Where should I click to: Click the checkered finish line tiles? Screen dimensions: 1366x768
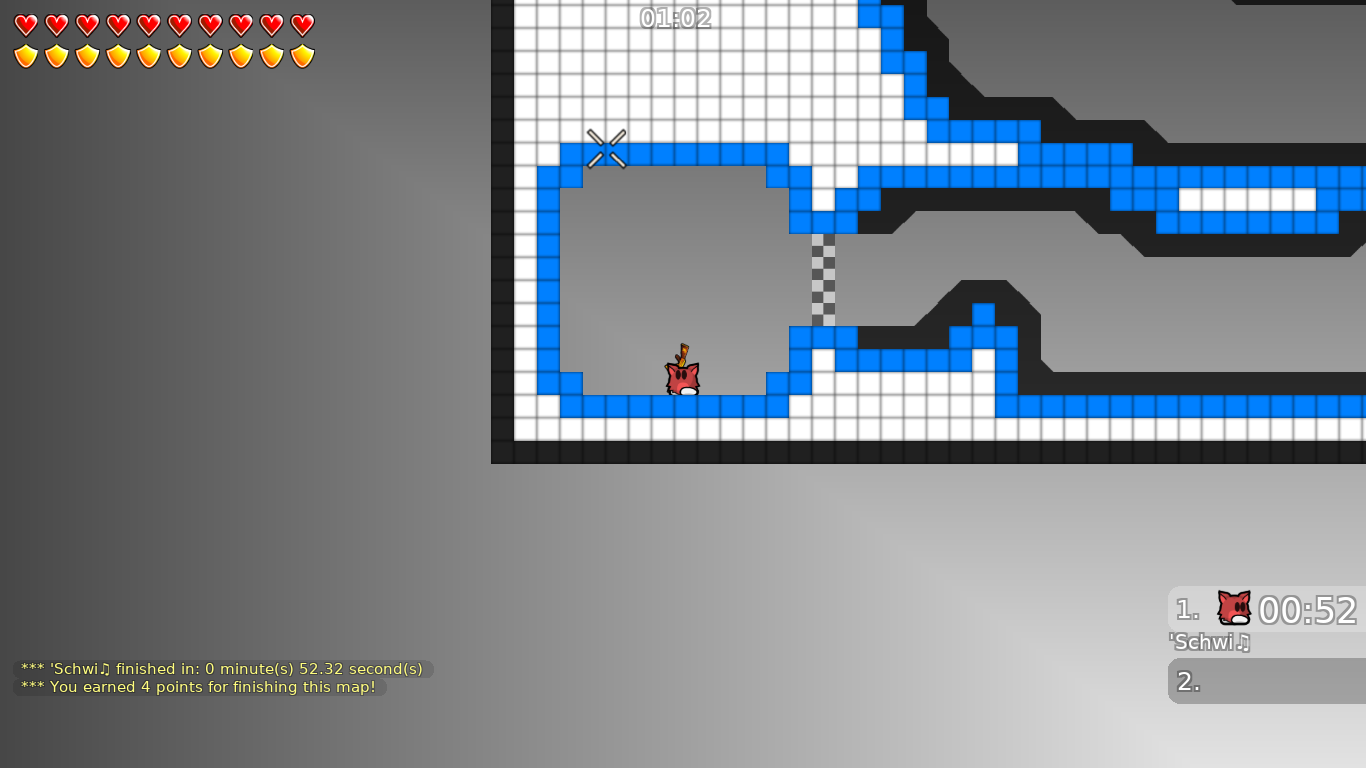tap(822, 280)
